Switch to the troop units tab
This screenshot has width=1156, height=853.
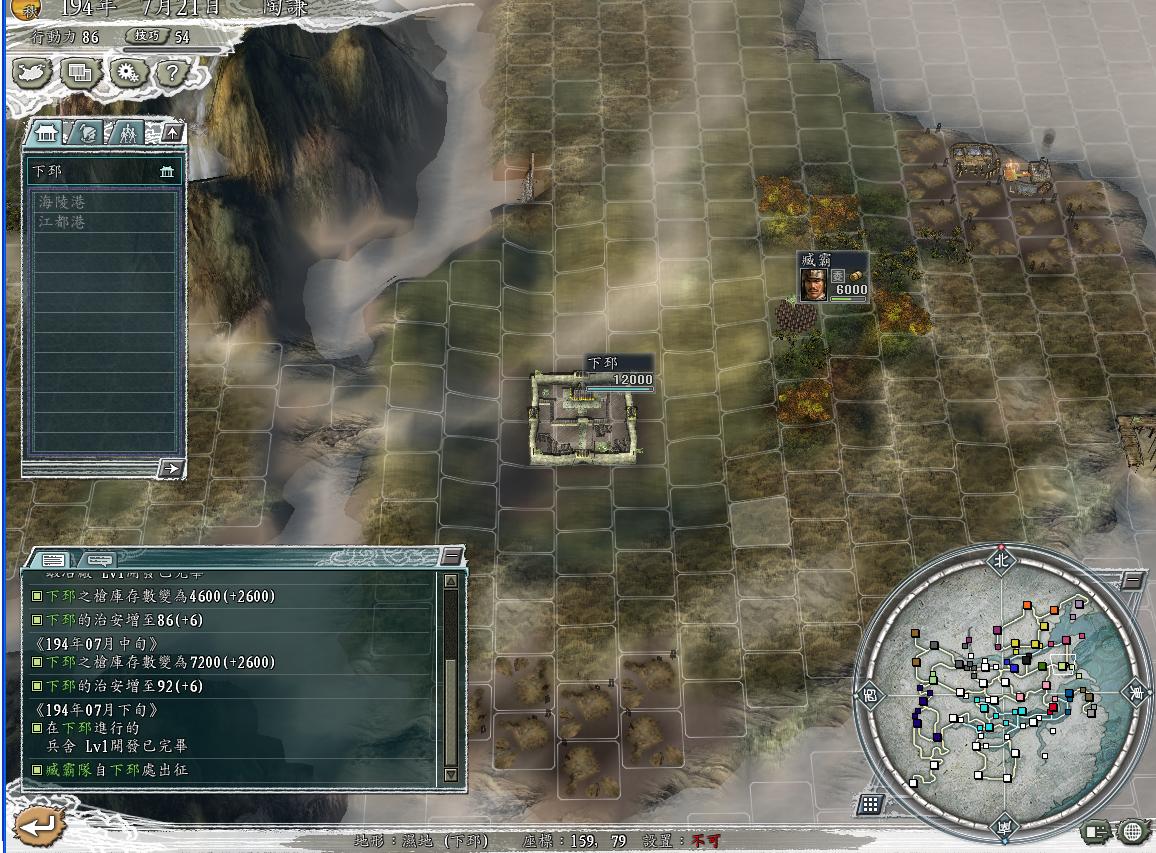(x=128, y=132)
